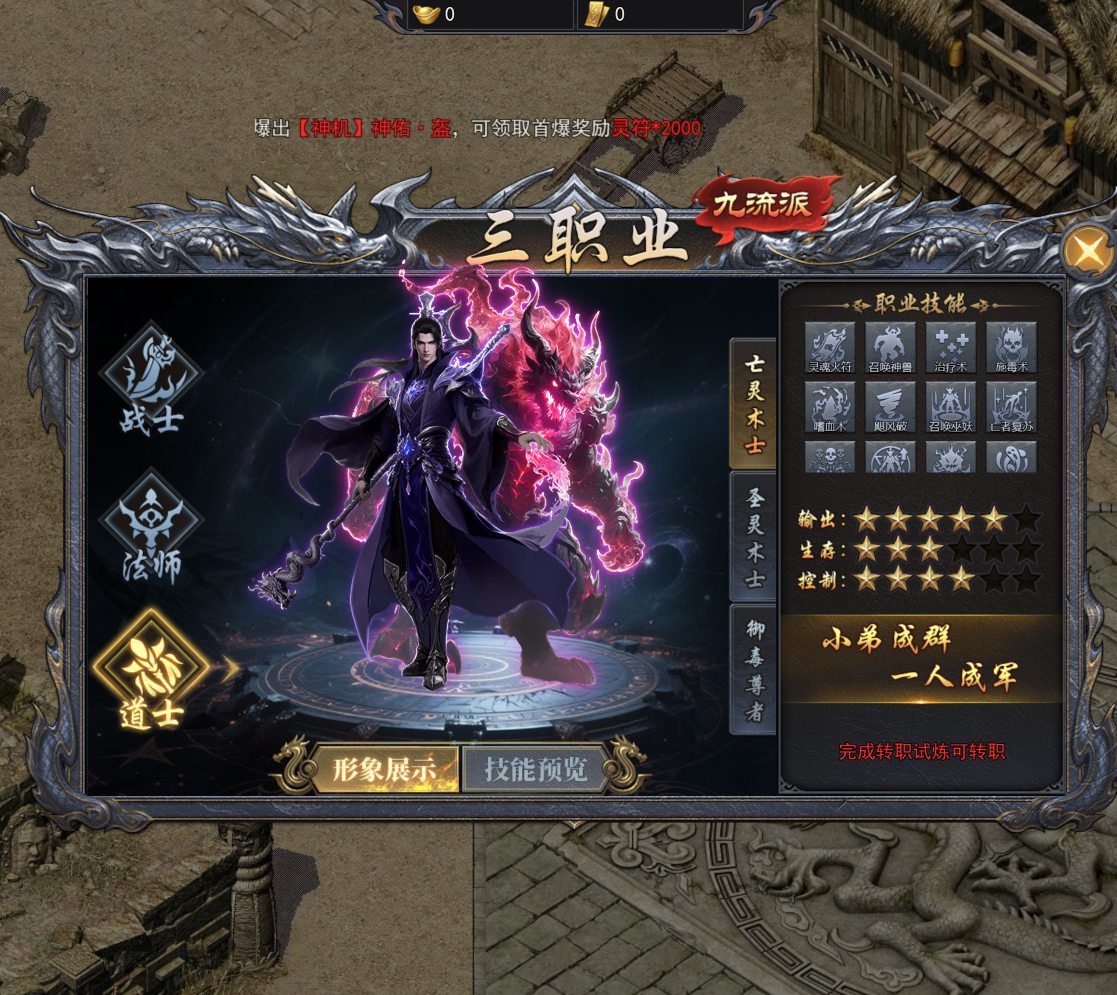The width and height of the screenshot is (1117, 995).
Task: Inspect the 亡者复苏 skill icon
Action: click(1011, 406)
